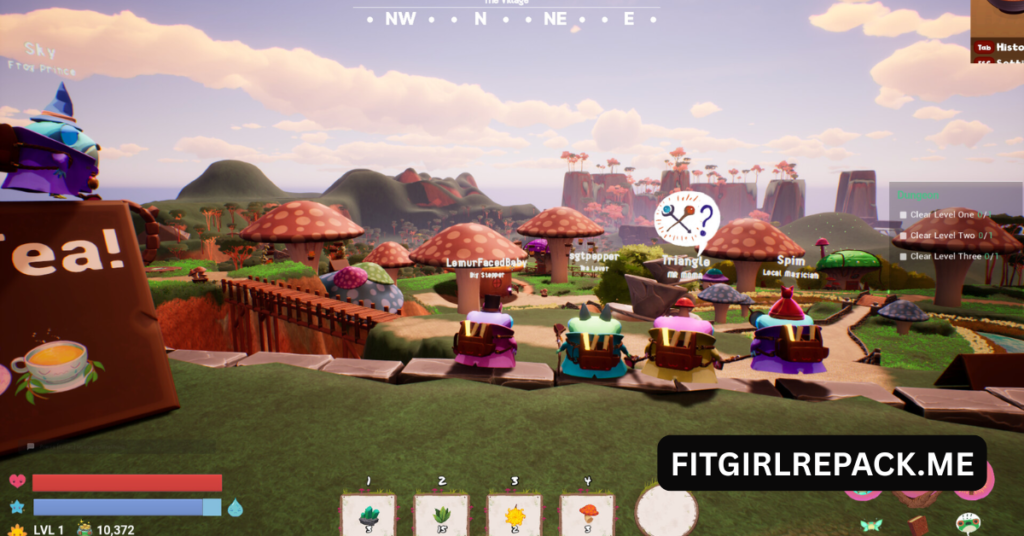Click the green fairy icon
The height and width of the screenshot is (536, 1024).
tap(871, 524)
